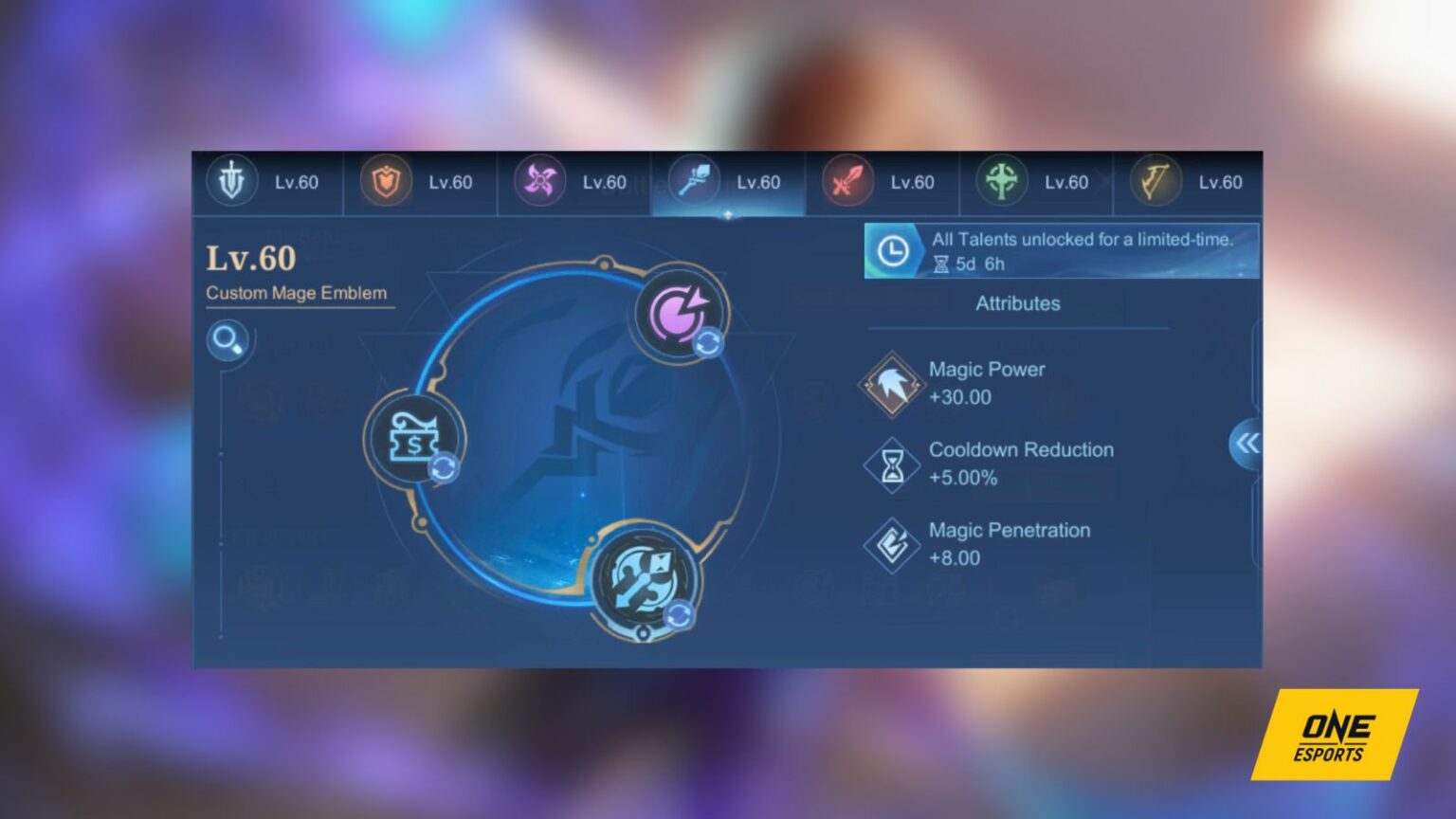The width and height of the screenshot is (1456, 819).
Task: Click the Custom Mage Emblem label
Action: (x=297, y=293)
